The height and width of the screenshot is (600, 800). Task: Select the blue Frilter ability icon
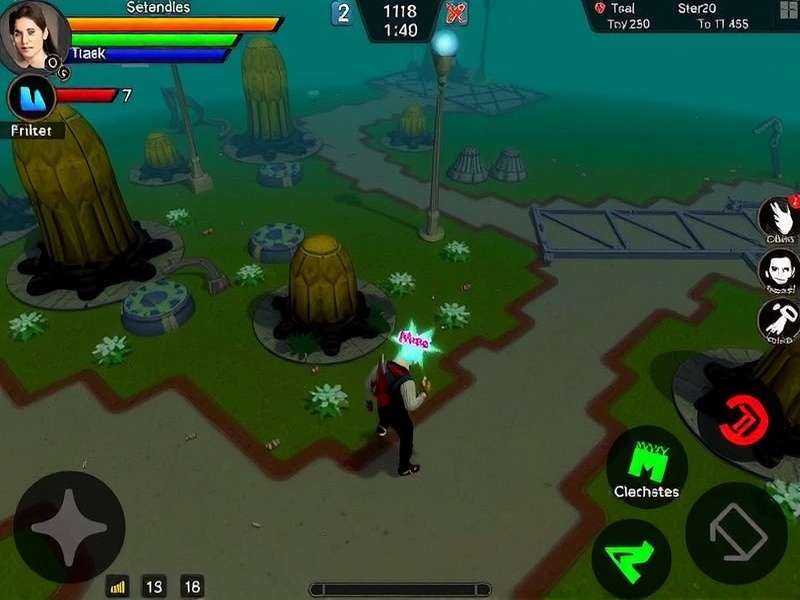click(x=31, y=98)
